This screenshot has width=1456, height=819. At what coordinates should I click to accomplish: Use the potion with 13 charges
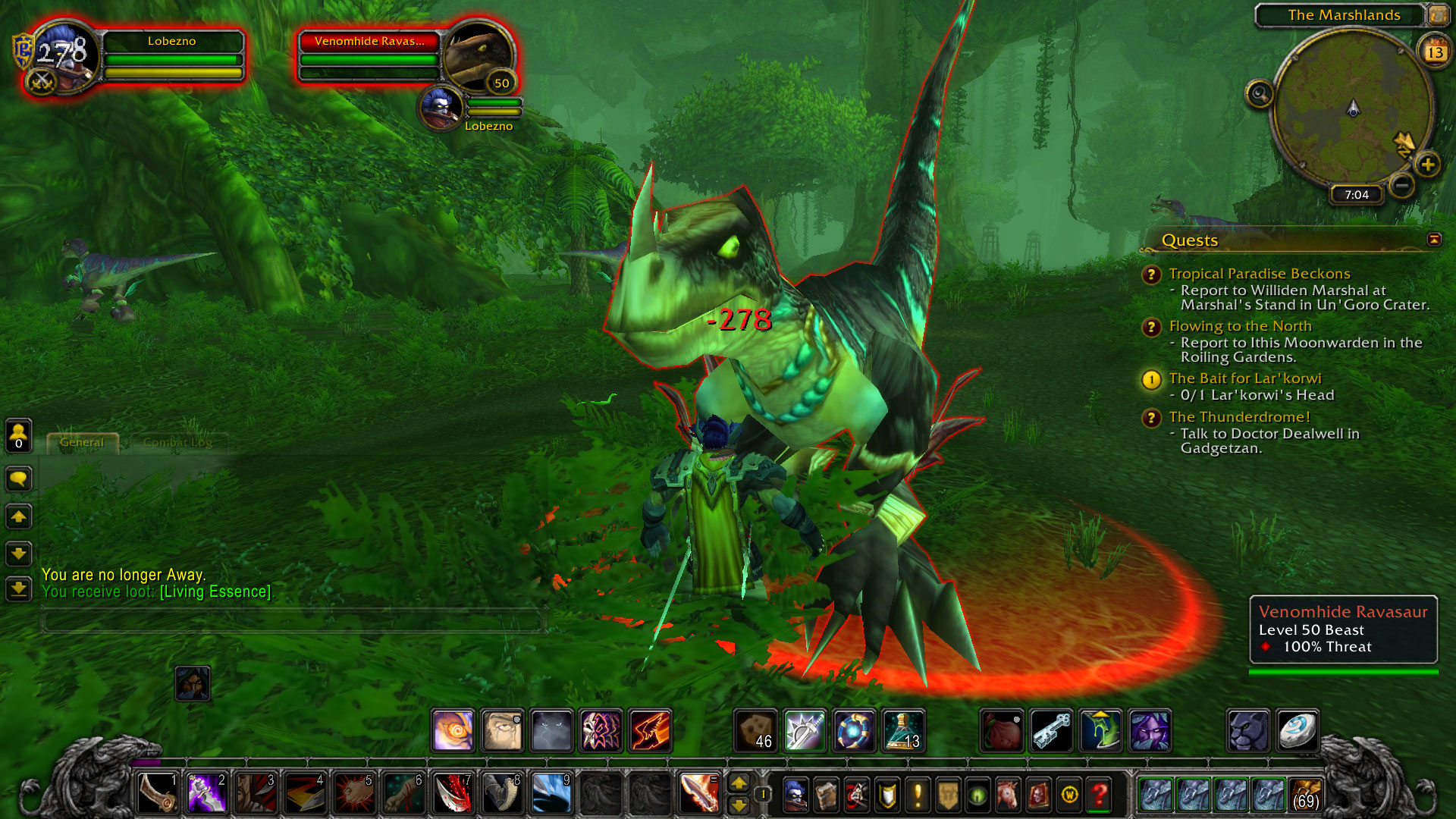point(902,731)
